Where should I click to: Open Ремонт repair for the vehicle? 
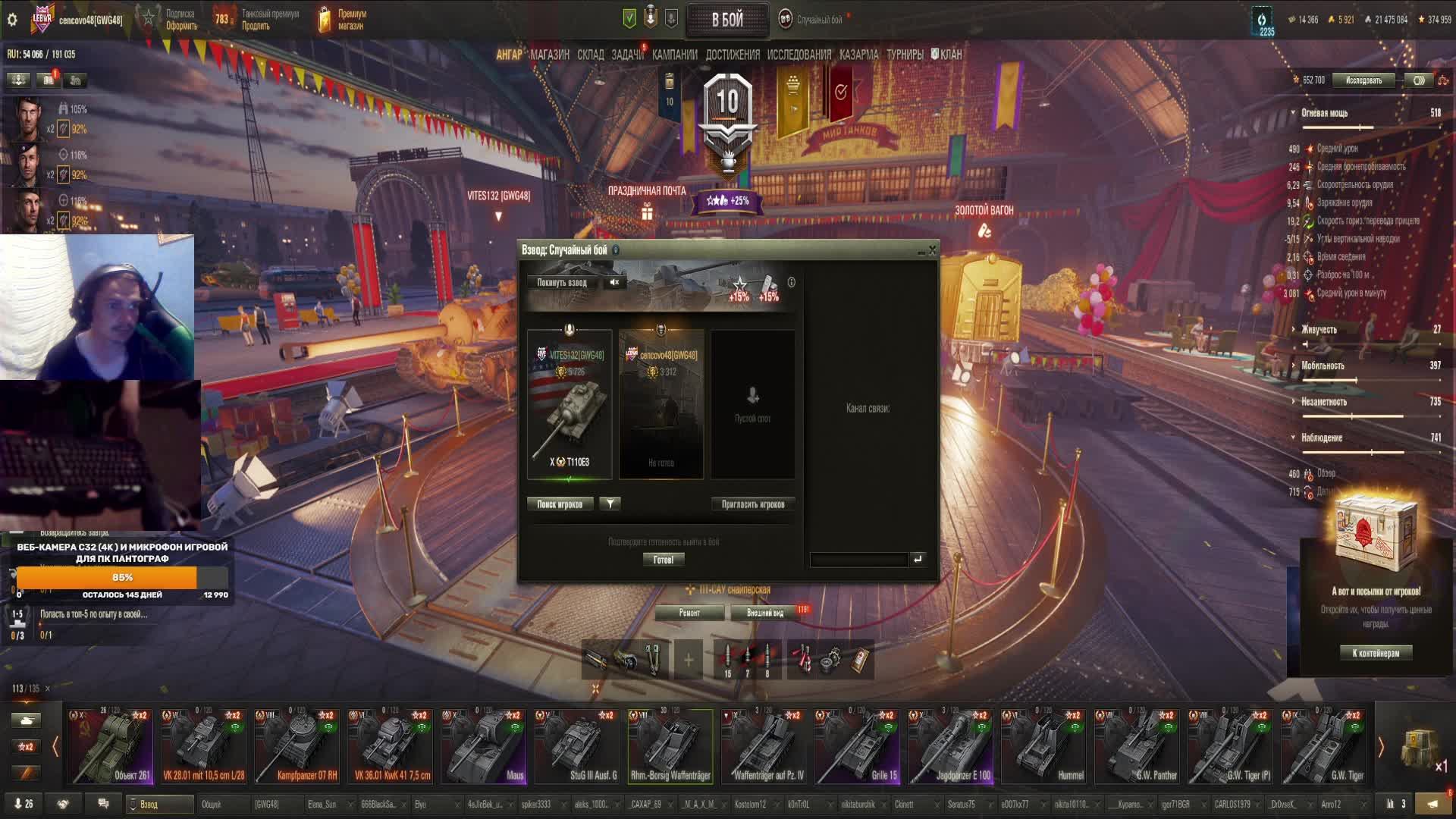click(689, 613)
